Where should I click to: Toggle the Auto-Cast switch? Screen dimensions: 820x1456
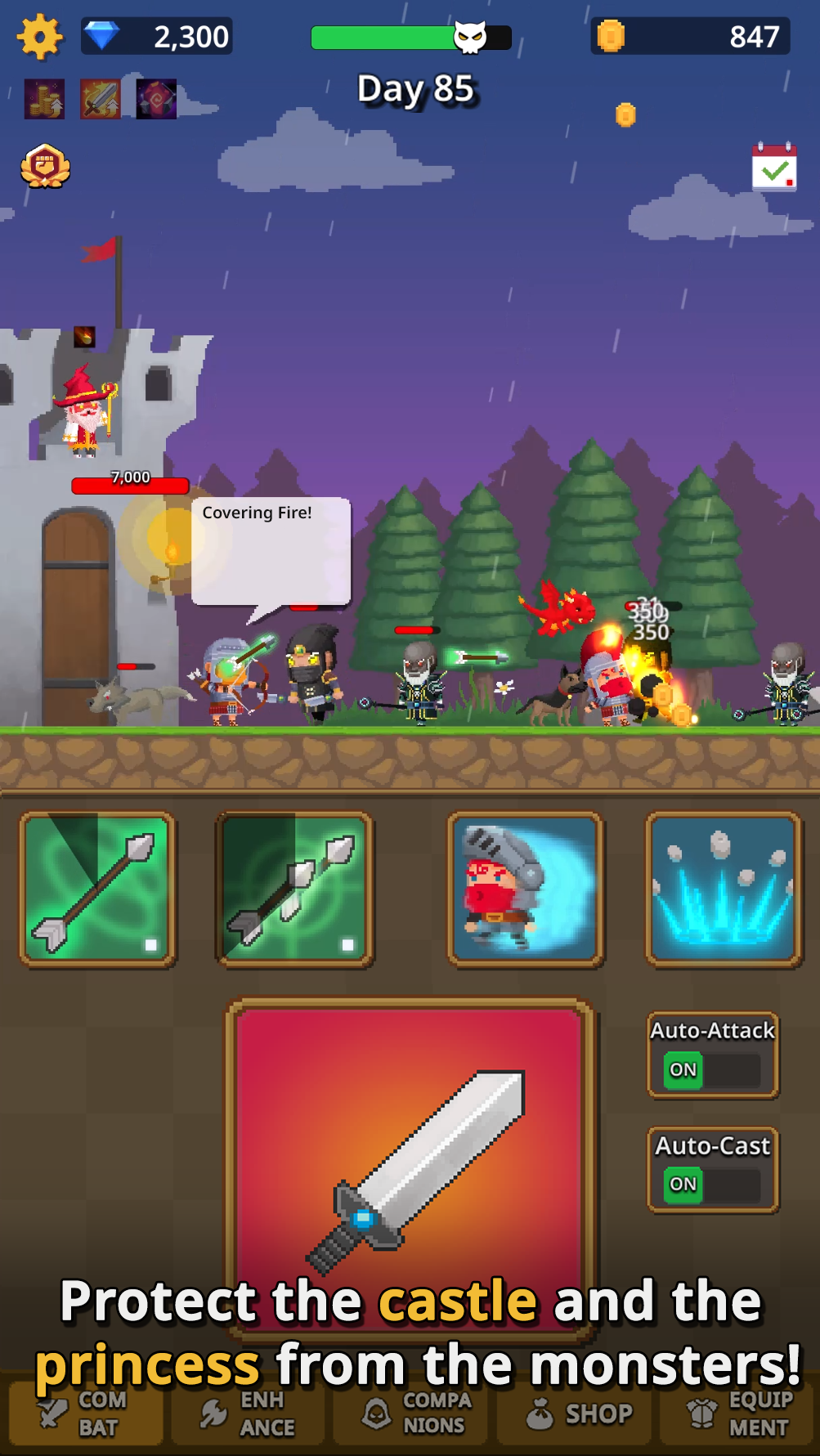coord(713,1184)
